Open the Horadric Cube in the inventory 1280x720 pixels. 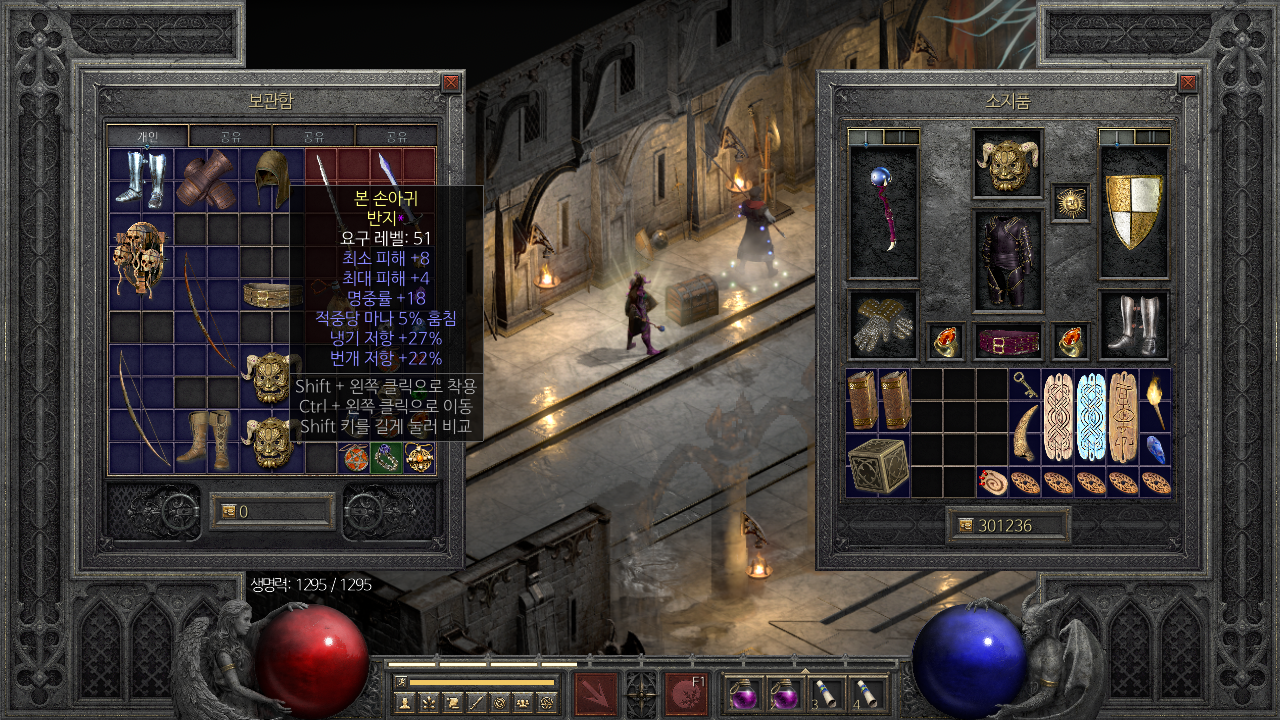(879, 465)
